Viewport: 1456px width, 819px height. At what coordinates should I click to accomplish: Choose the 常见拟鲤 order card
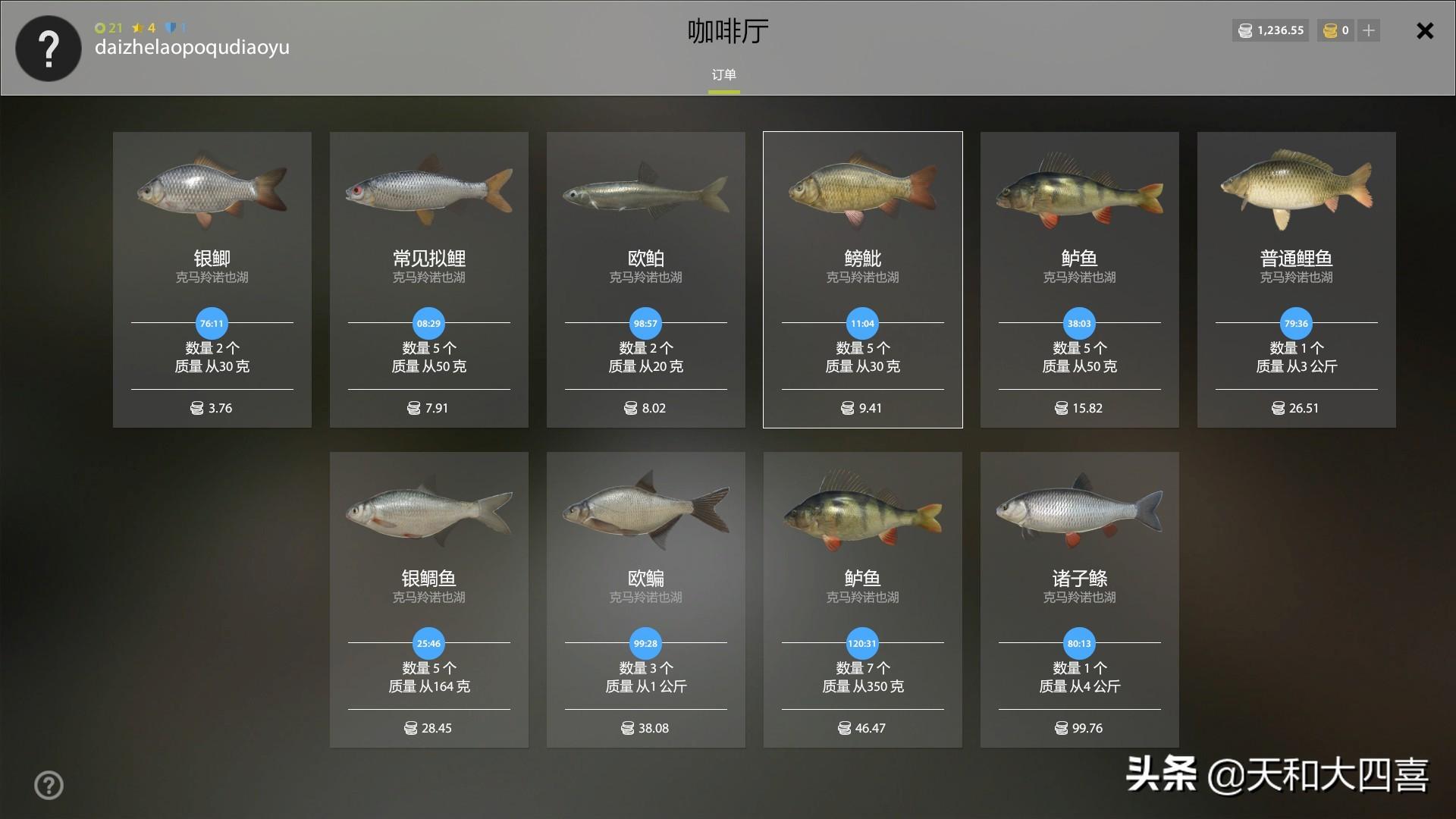pos(429,279)
